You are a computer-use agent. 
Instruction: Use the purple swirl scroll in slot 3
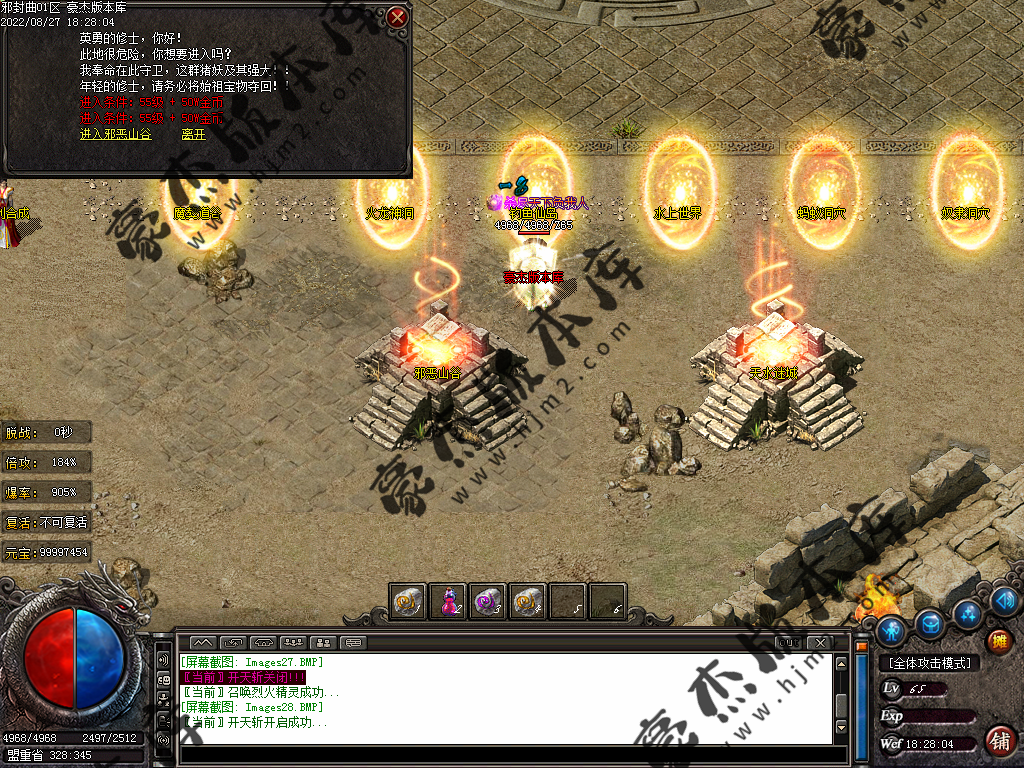[487, 601]
